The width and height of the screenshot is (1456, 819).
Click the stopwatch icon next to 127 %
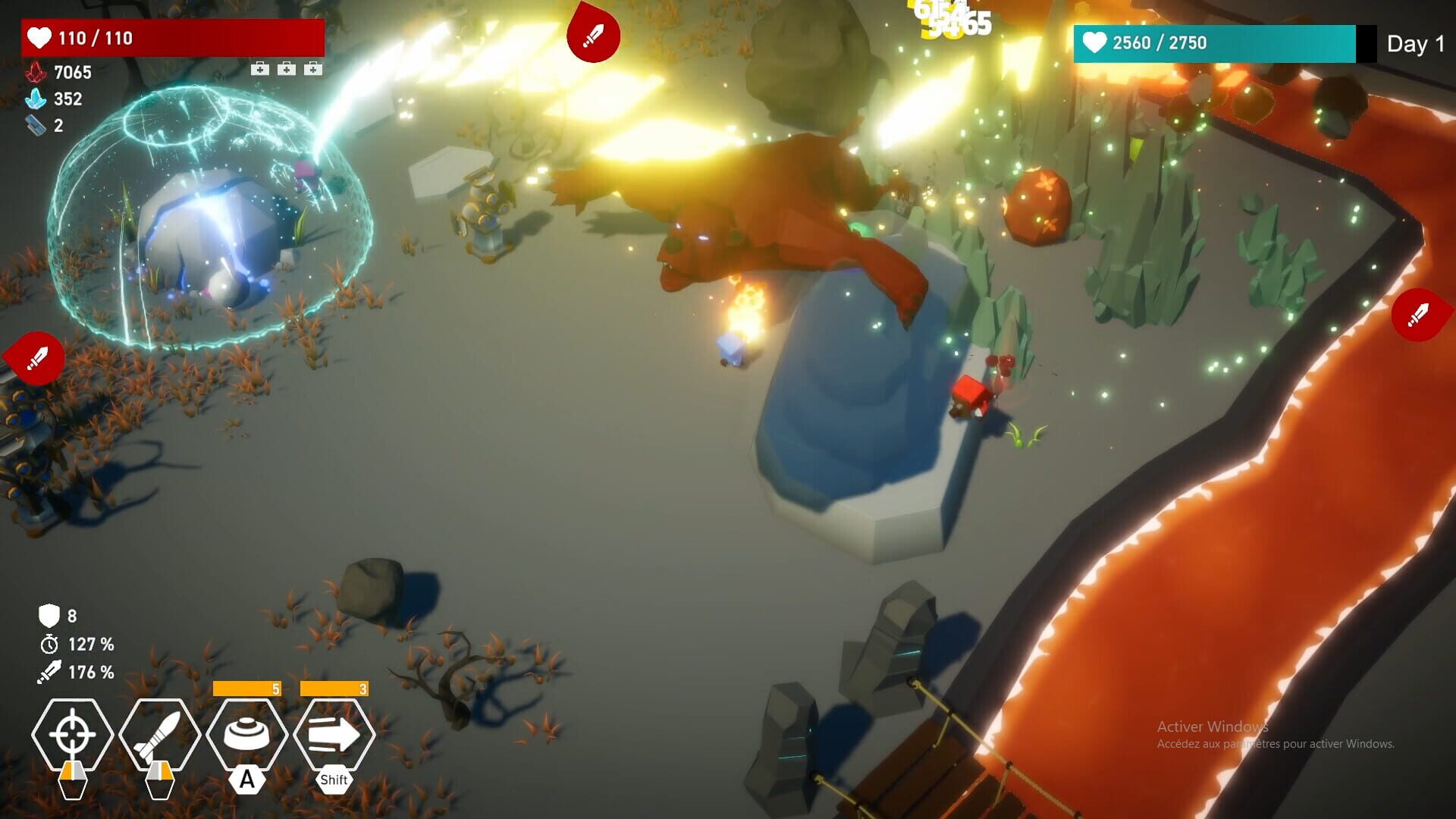(x=50, y=645)
